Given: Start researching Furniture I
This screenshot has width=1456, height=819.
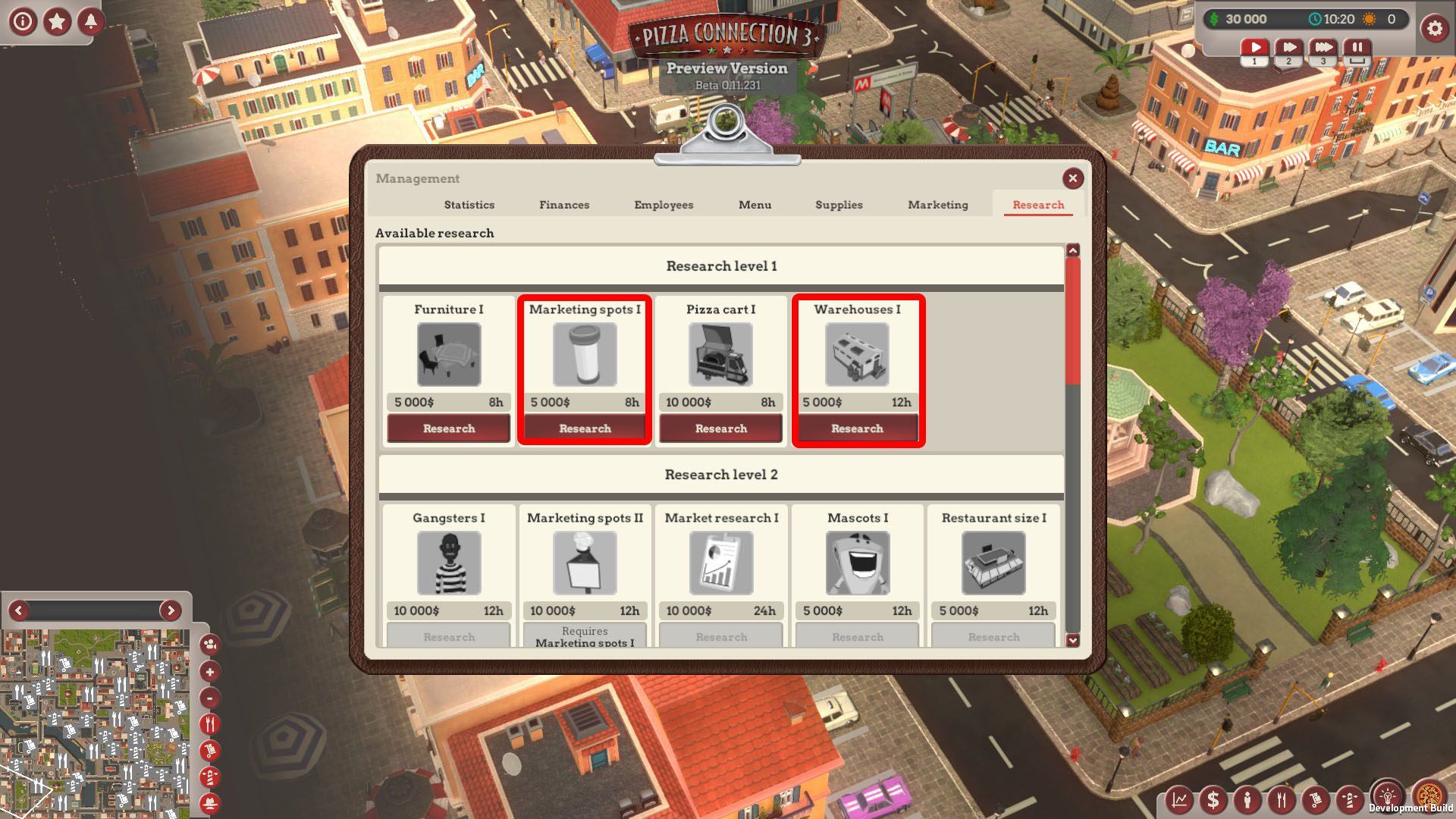Looking at the screenshot, I should click(x=447, y=428).
